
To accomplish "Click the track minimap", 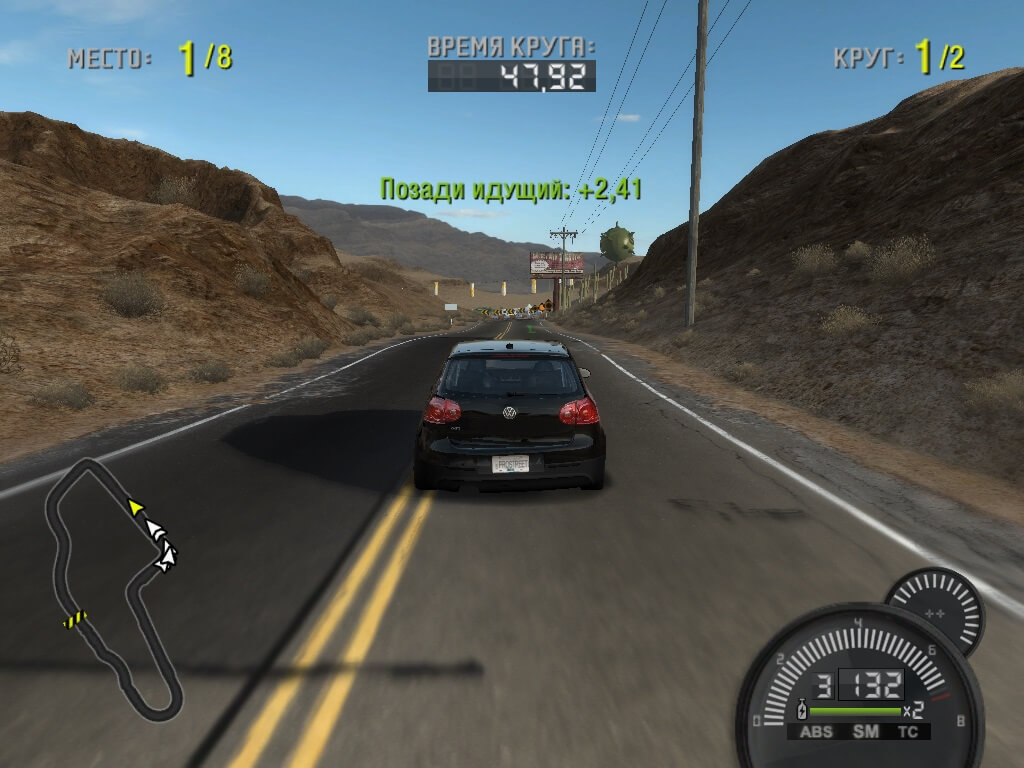I will tap(110, 590).
